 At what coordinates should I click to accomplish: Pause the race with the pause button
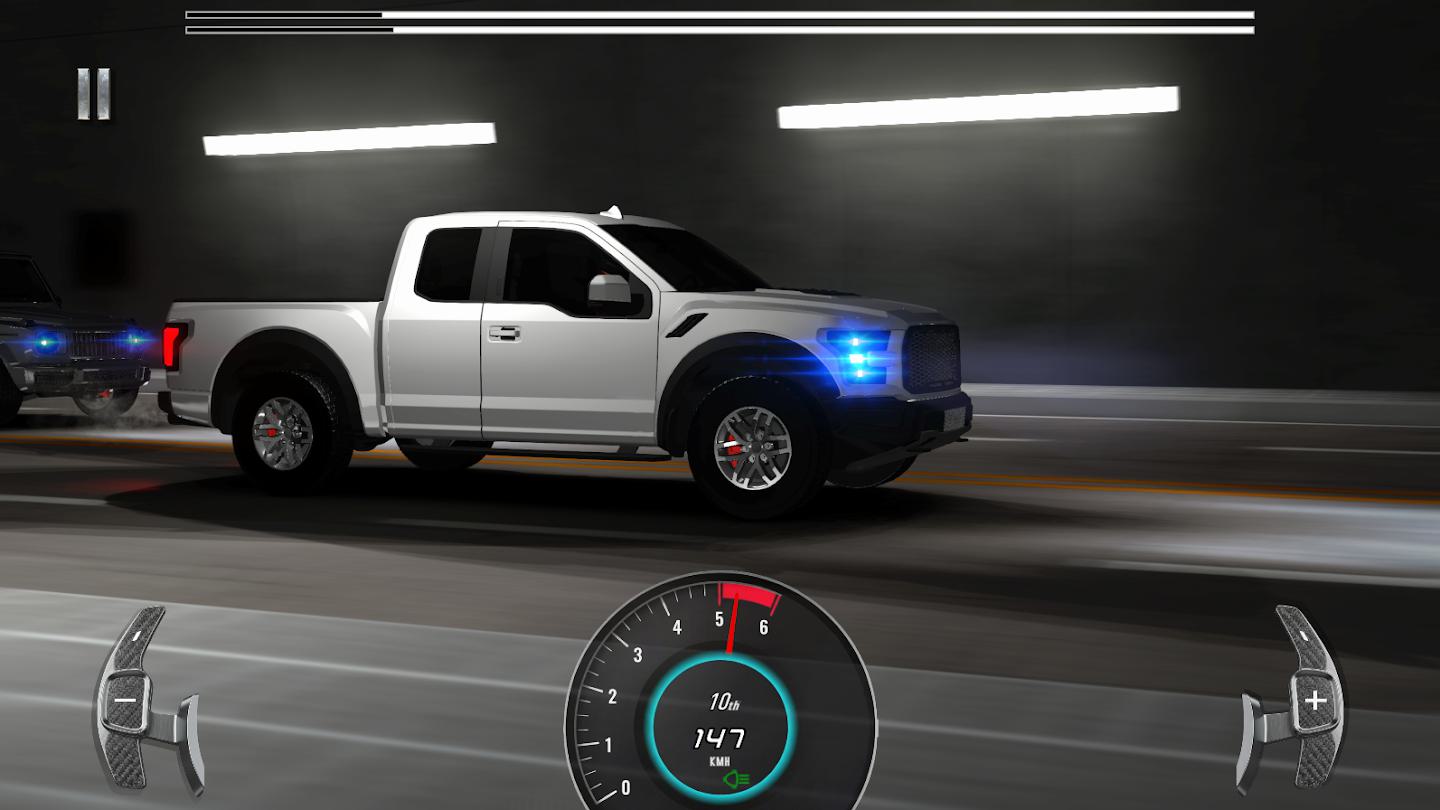[94, 94]
